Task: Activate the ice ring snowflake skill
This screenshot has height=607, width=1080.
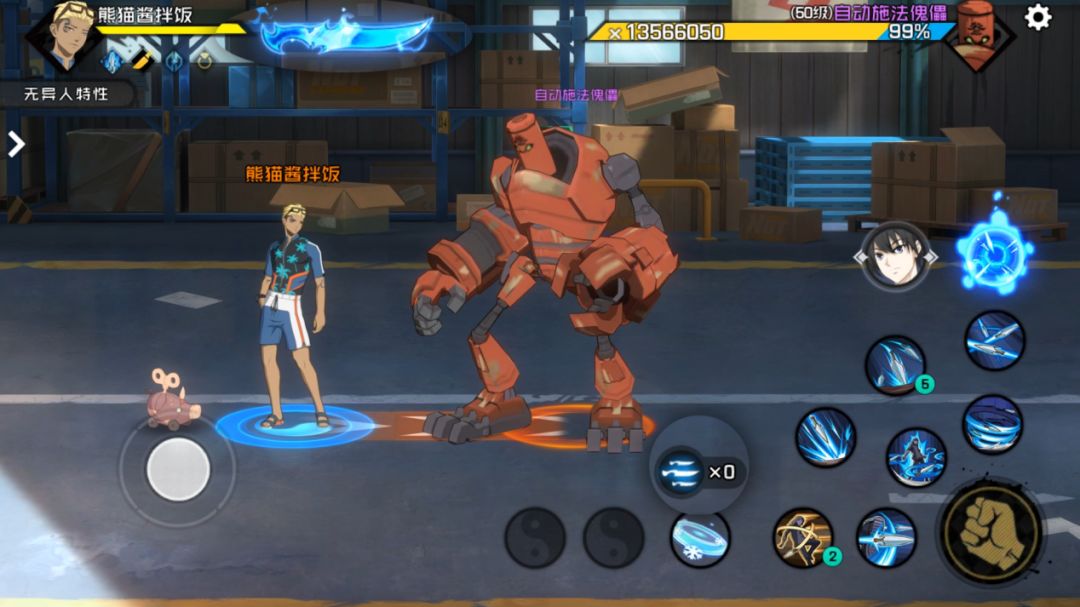Action: click(699, 538)
